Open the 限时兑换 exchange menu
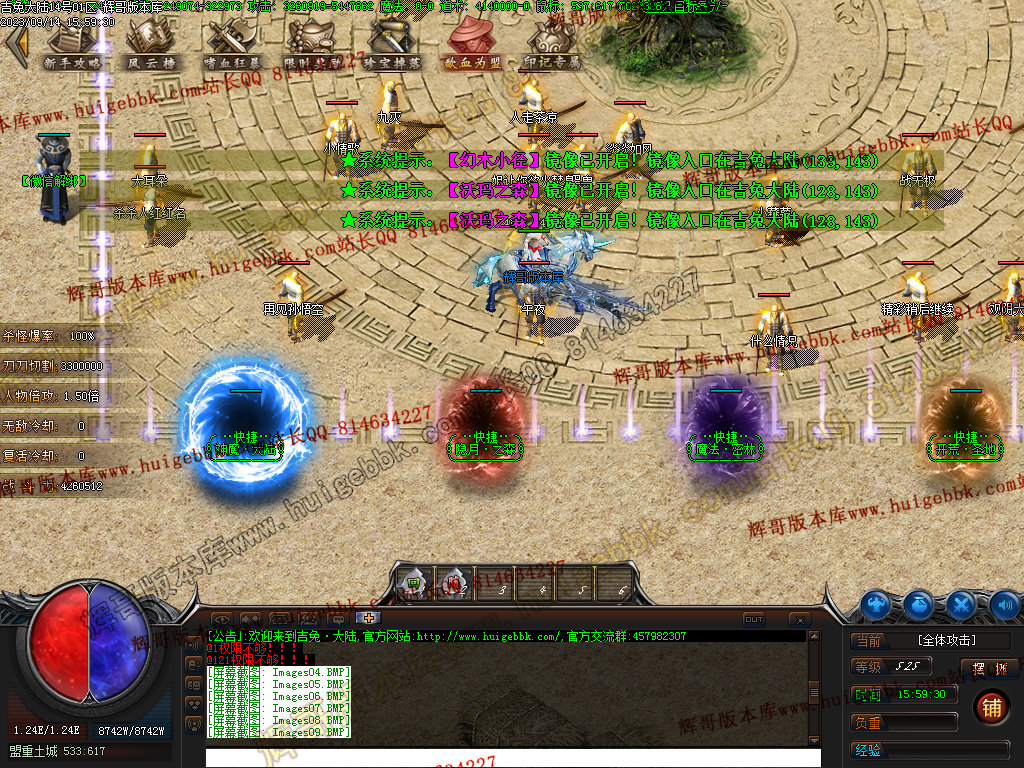Image resolution: width=1024 pixels, height=768 pixels. [312, 46]
